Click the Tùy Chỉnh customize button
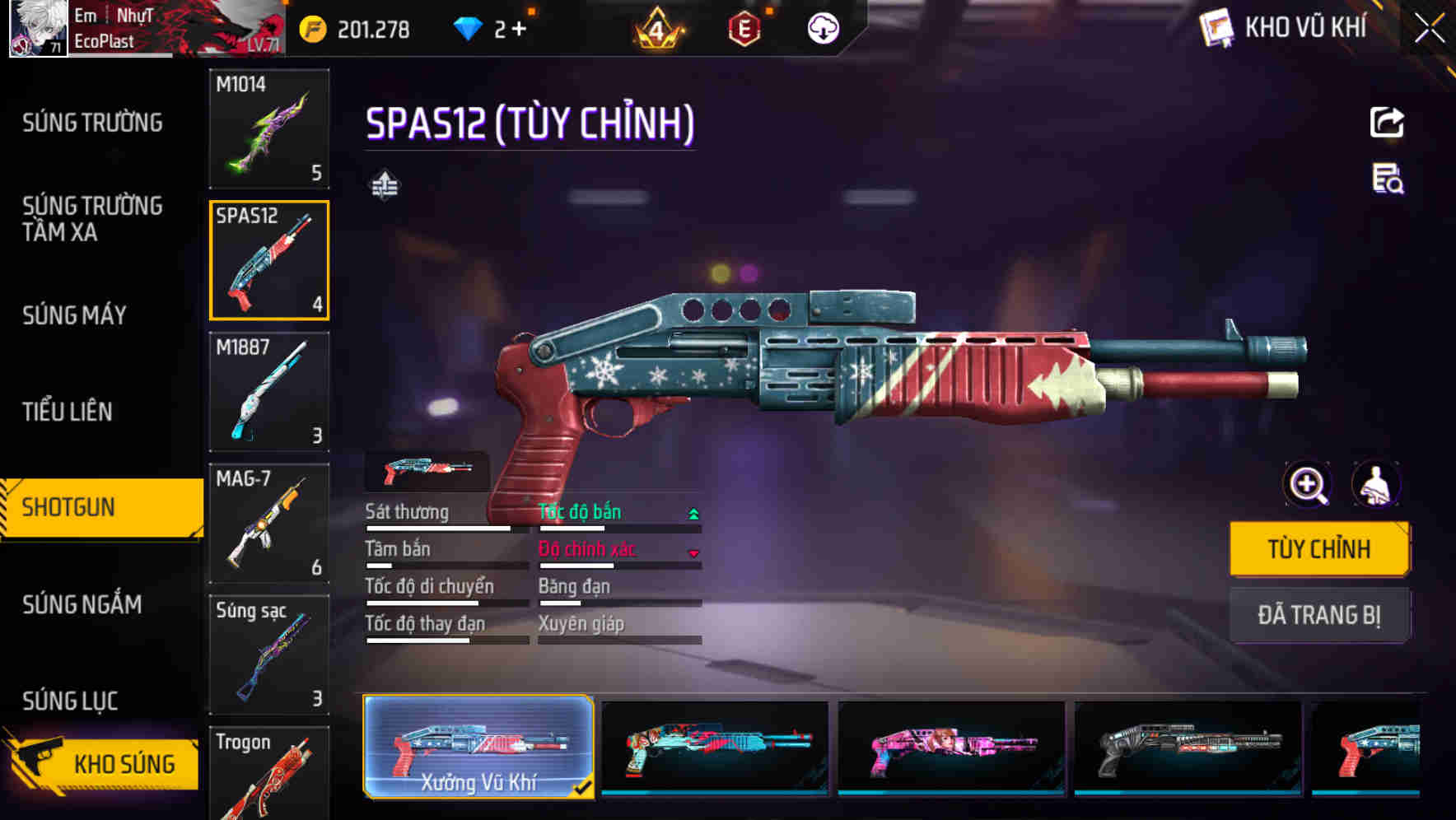 tap(1319, 549)
